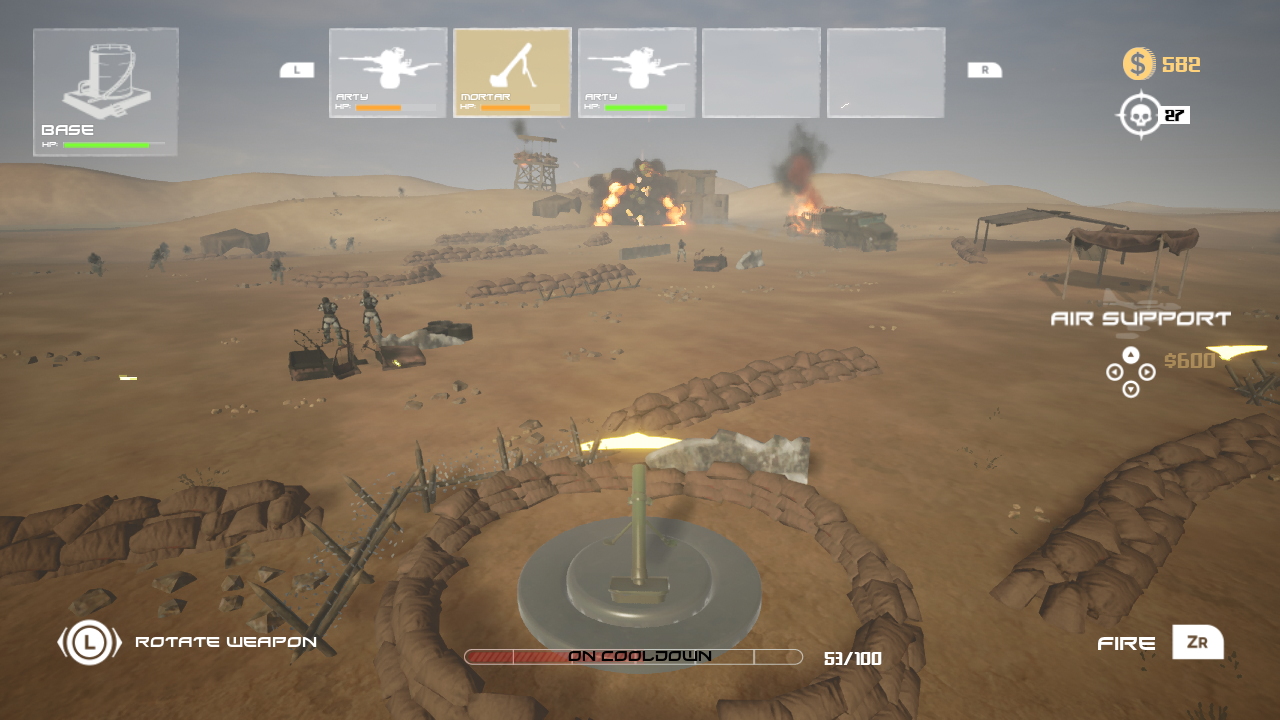
Task: Select the second ARTY weapon slot
Action: [637, 72]
